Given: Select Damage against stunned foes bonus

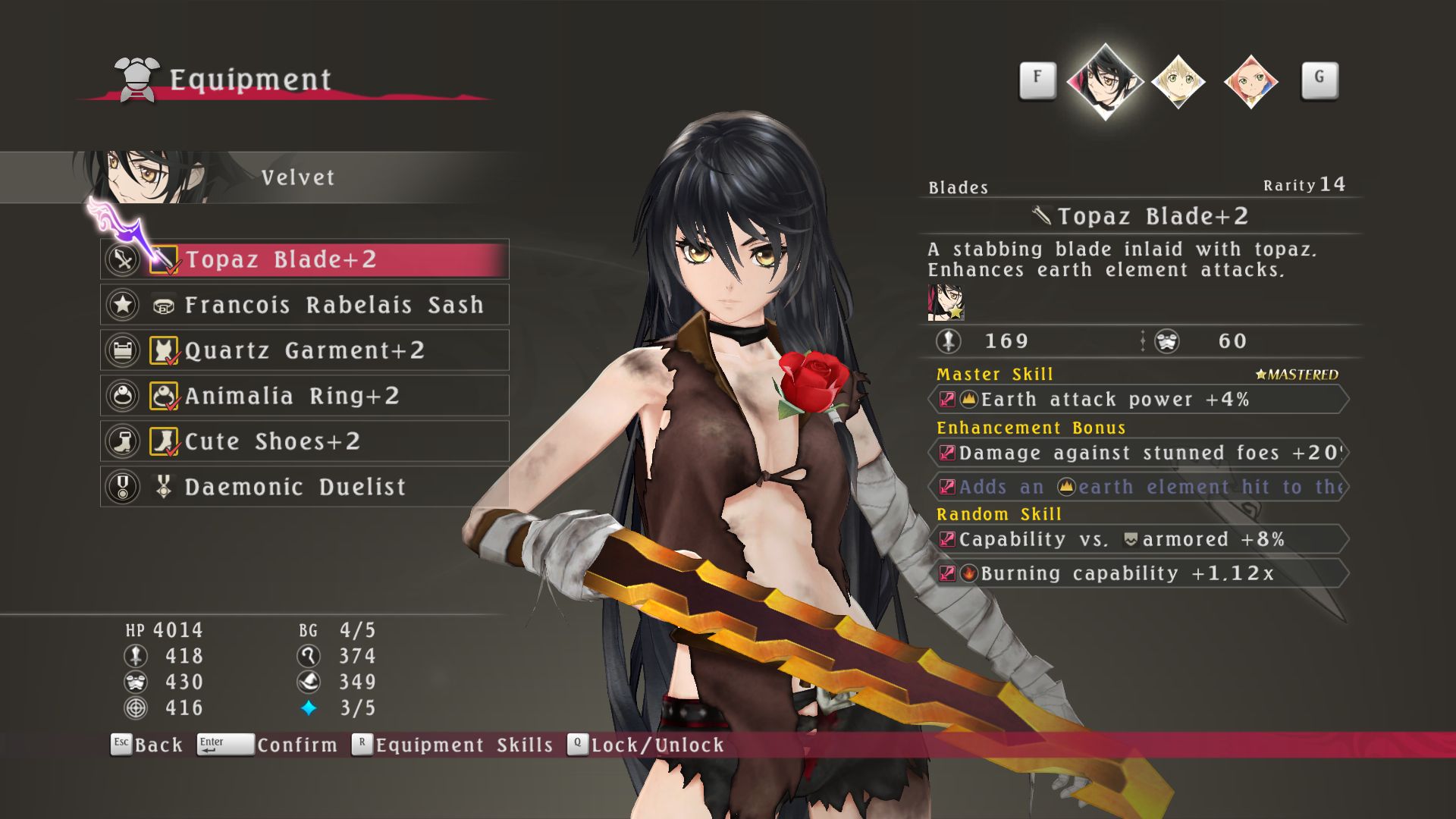Looking at the screenshot, I should coord(1137,453).
